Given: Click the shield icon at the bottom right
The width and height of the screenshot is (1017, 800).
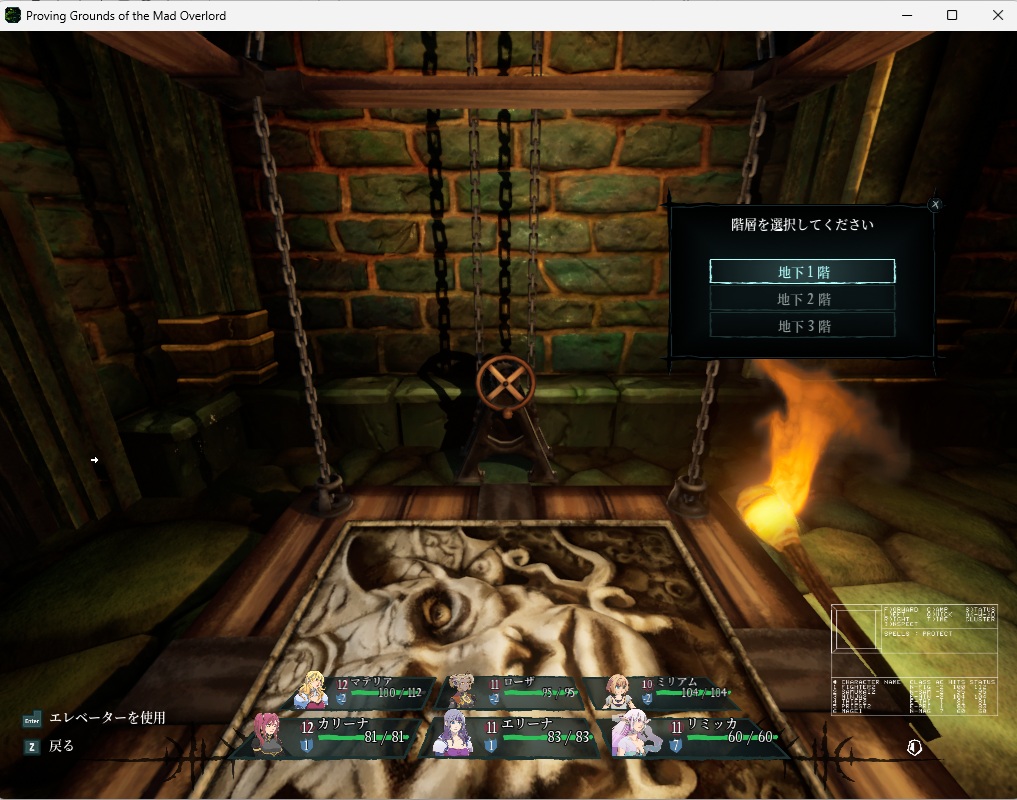Looking at the screenshot, I should [x=914, y=748].
